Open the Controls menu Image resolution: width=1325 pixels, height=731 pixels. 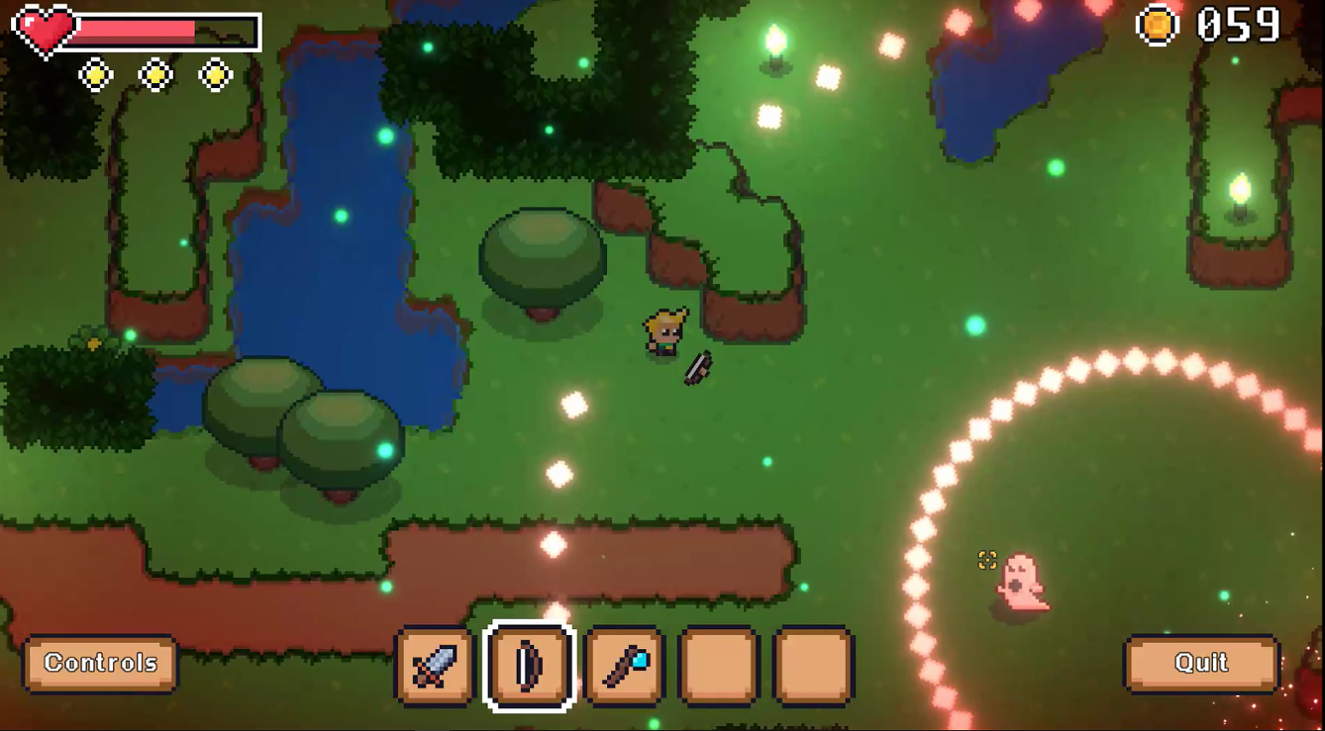coord(99,662)
